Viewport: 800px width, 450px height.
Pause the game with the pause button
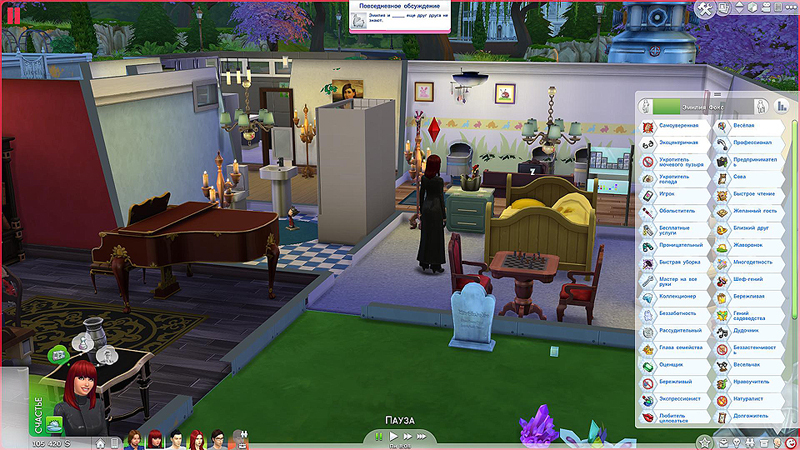[379, 436]
